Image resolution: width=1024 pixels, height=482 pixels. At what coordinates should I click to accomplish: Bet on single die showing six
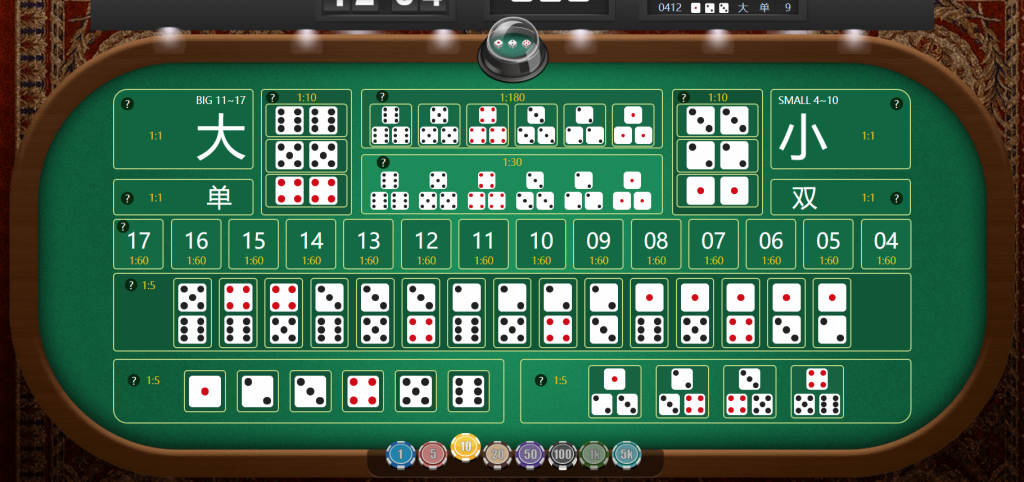468,391
